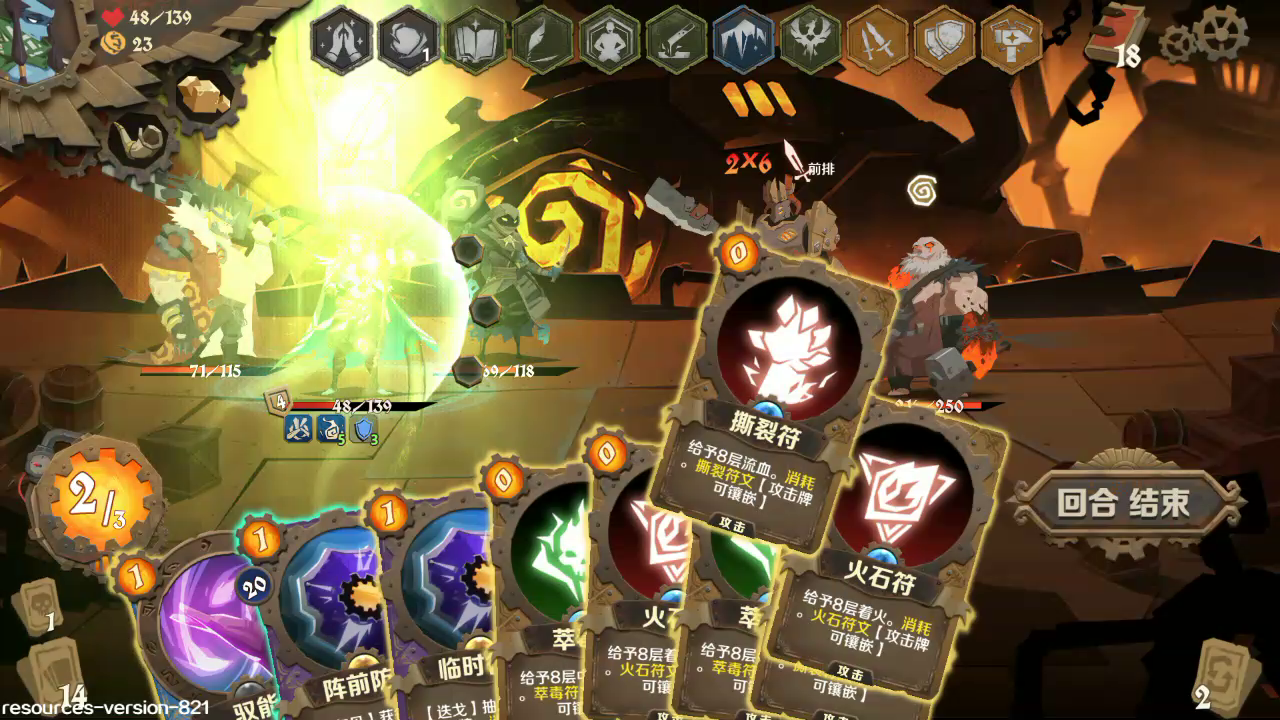Screen dimensions: 1280x720
Task: Toggle the satchel buff icon showing 5
Action: click(331, 428)
